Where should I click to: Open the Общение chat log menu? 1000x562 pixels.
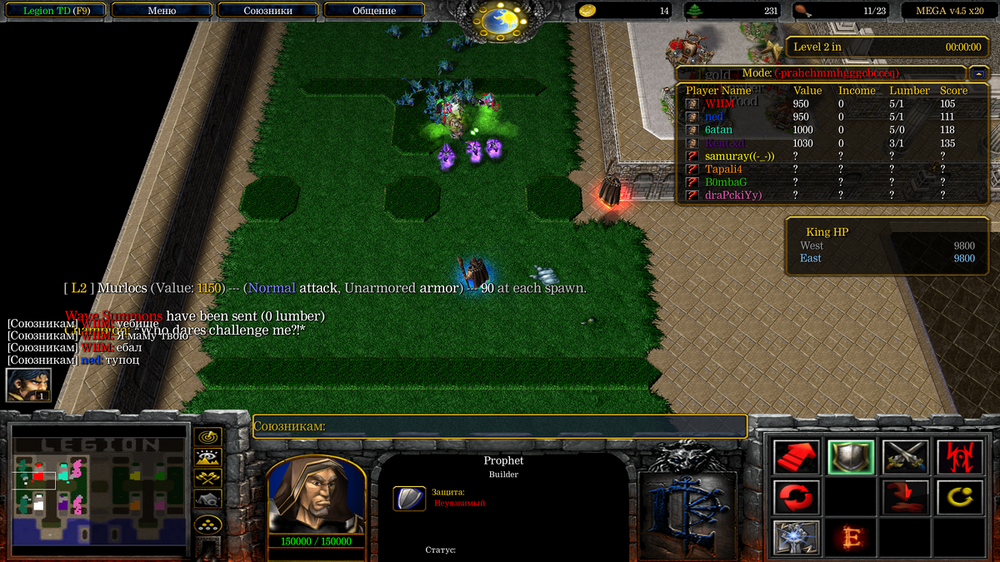(374, 11)
